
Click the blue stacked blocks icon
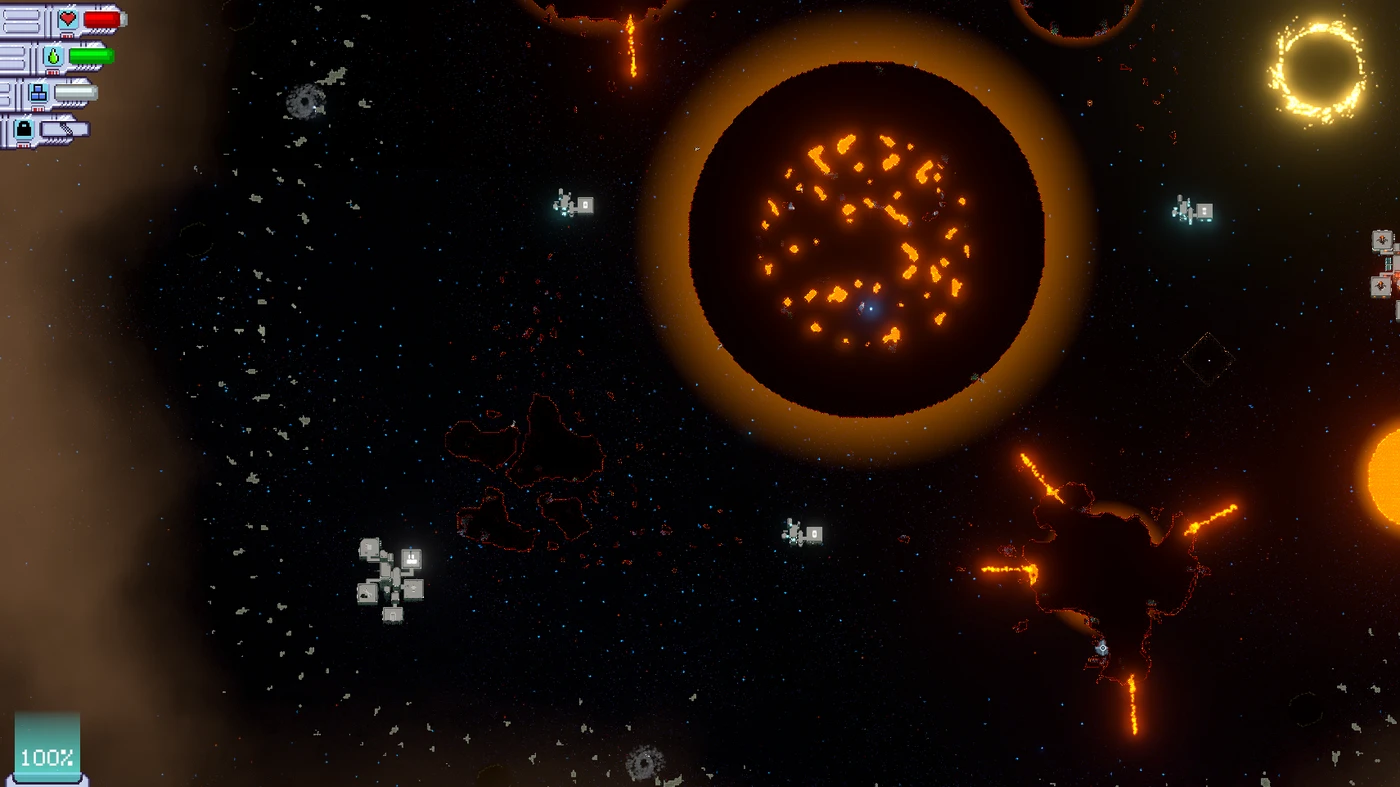[x=39, y=94]
